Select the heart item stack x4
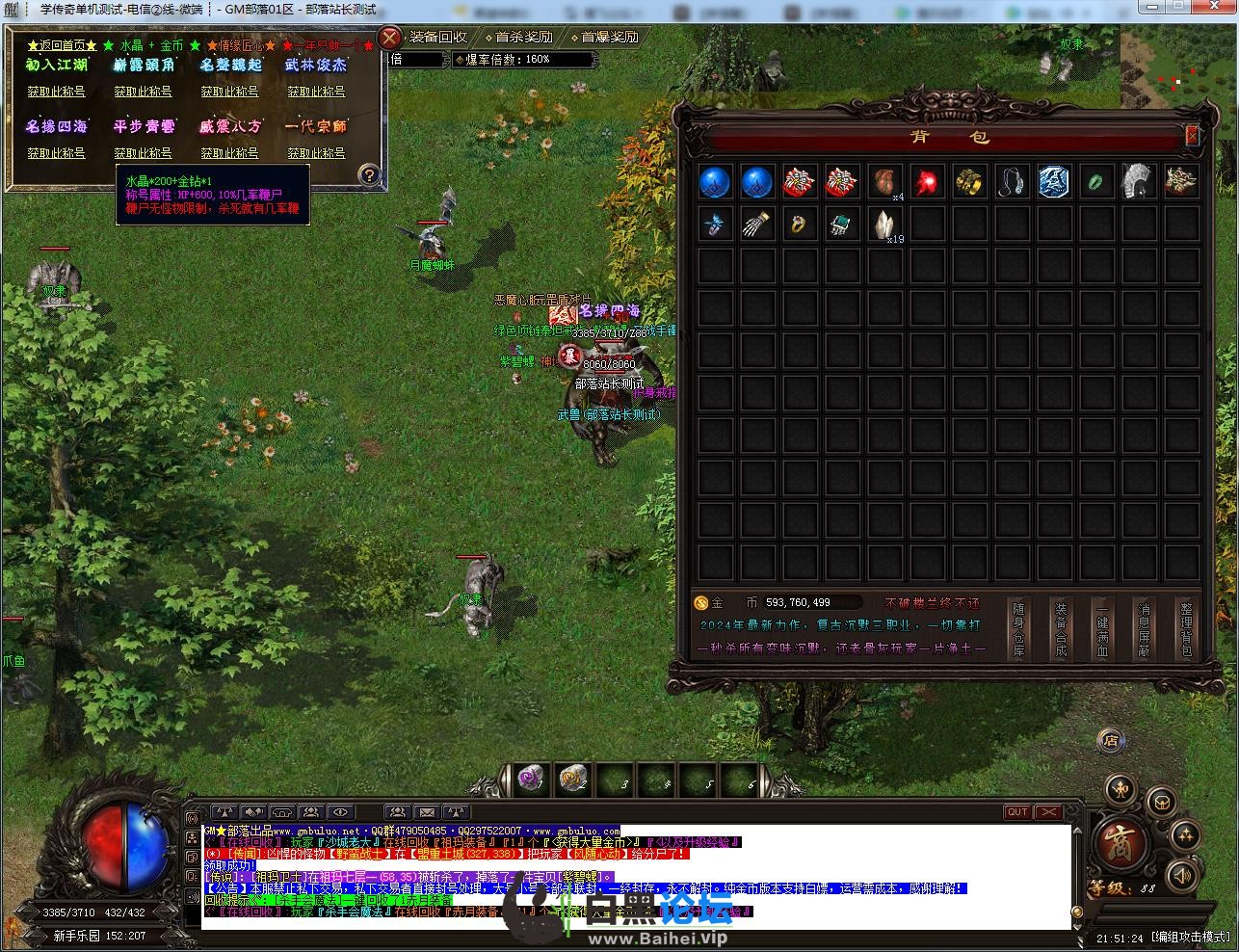This screenshot has height=952, width=1239. click(x=884, y=181)
